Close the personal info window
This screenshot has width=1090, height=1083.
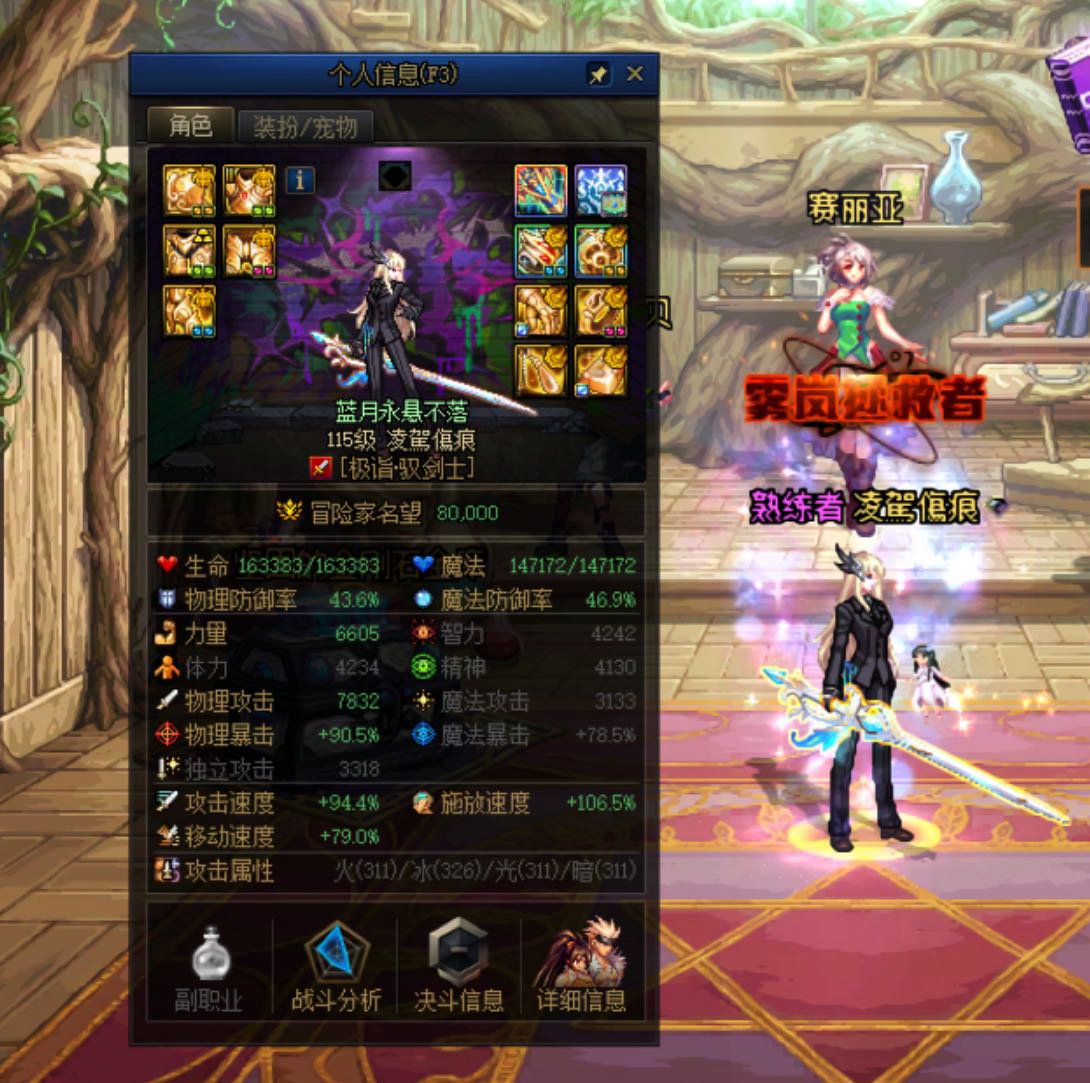[x=634, y=75]
